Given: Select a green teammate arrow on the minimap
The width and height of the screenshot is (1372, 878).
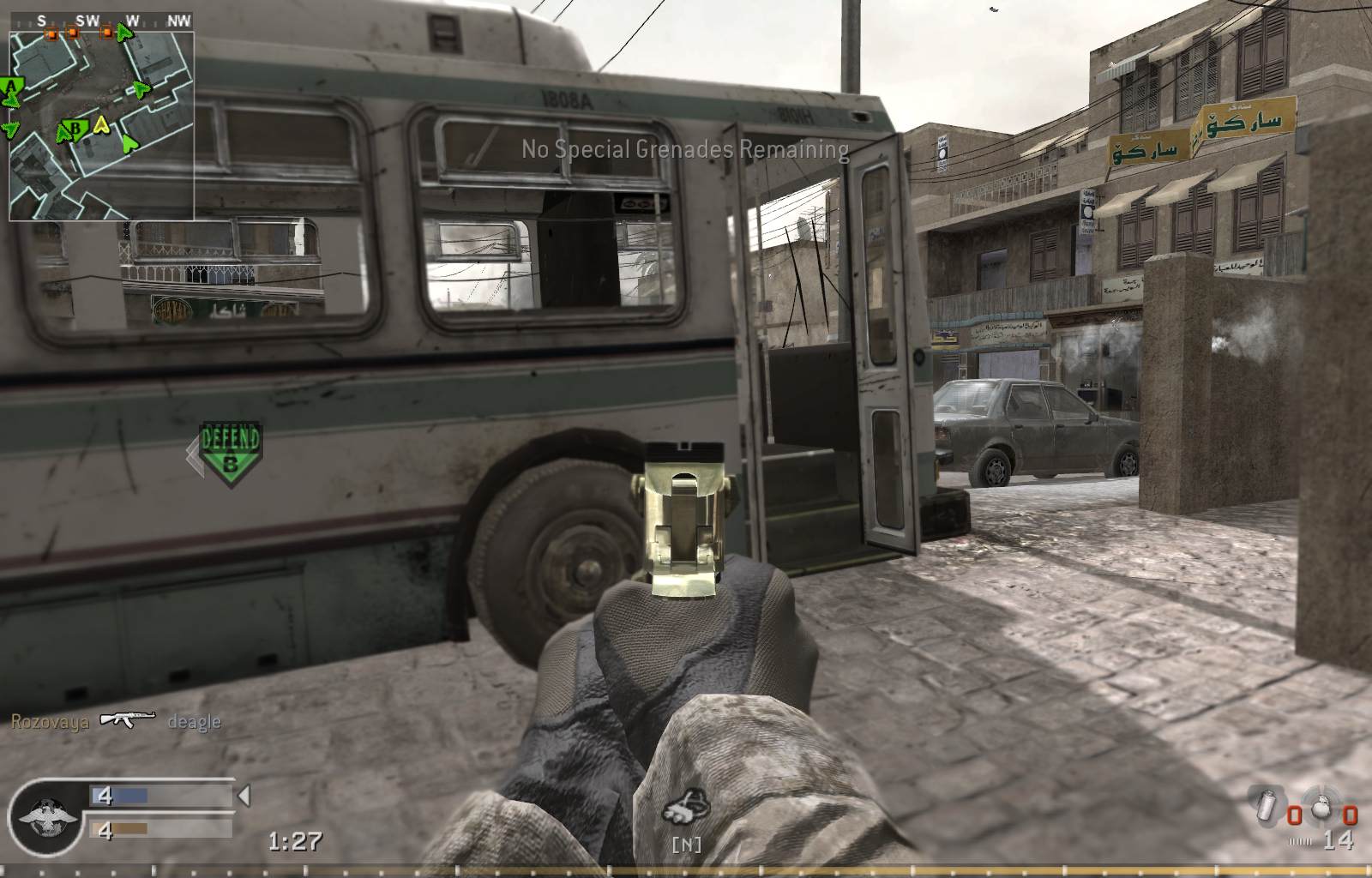Looking at the screenshot, I should (x=138, y=89).
